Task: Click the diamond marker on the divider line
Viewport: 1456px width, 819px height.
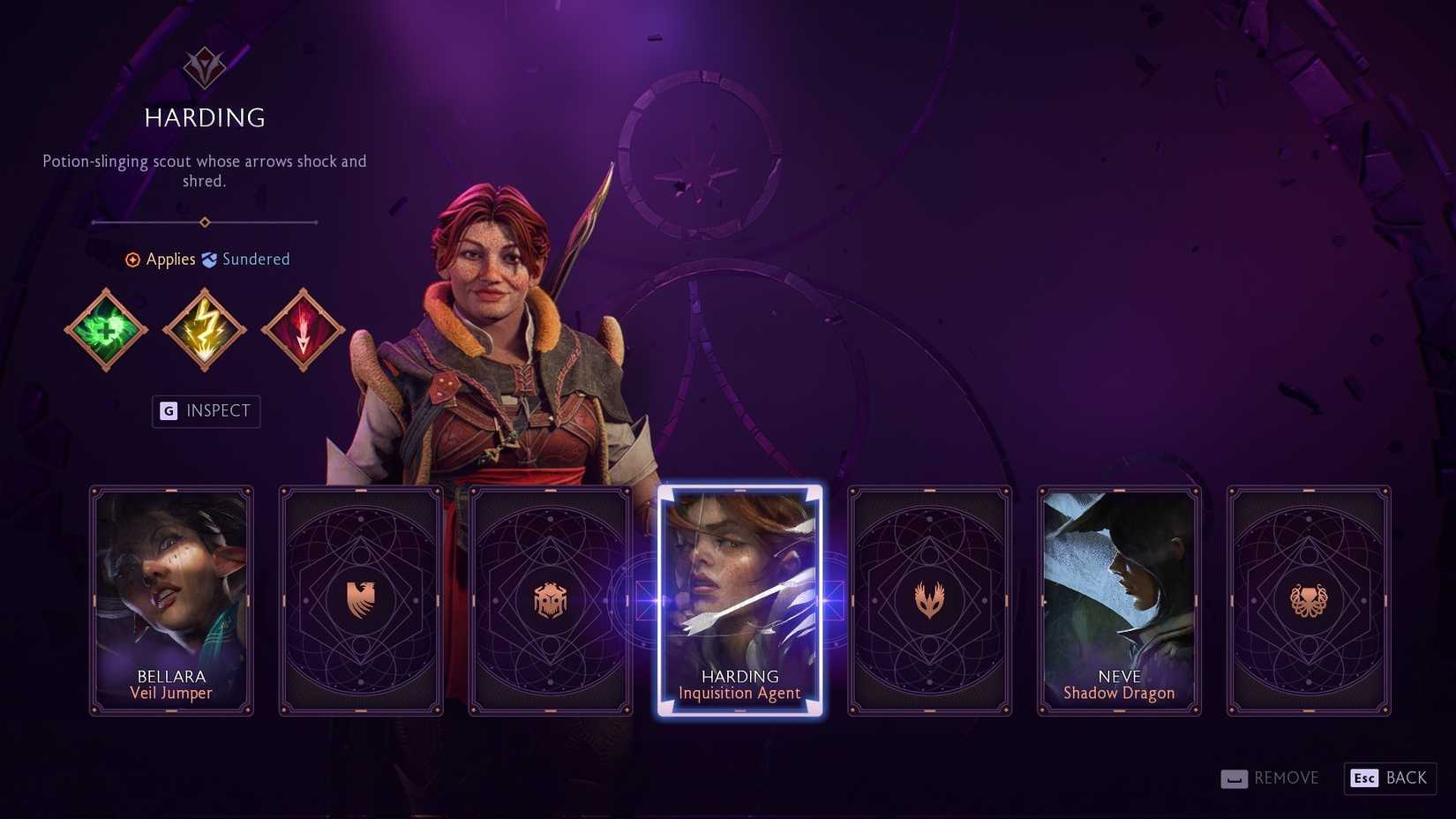Action: pyautogui.click(x=206, y=222)
